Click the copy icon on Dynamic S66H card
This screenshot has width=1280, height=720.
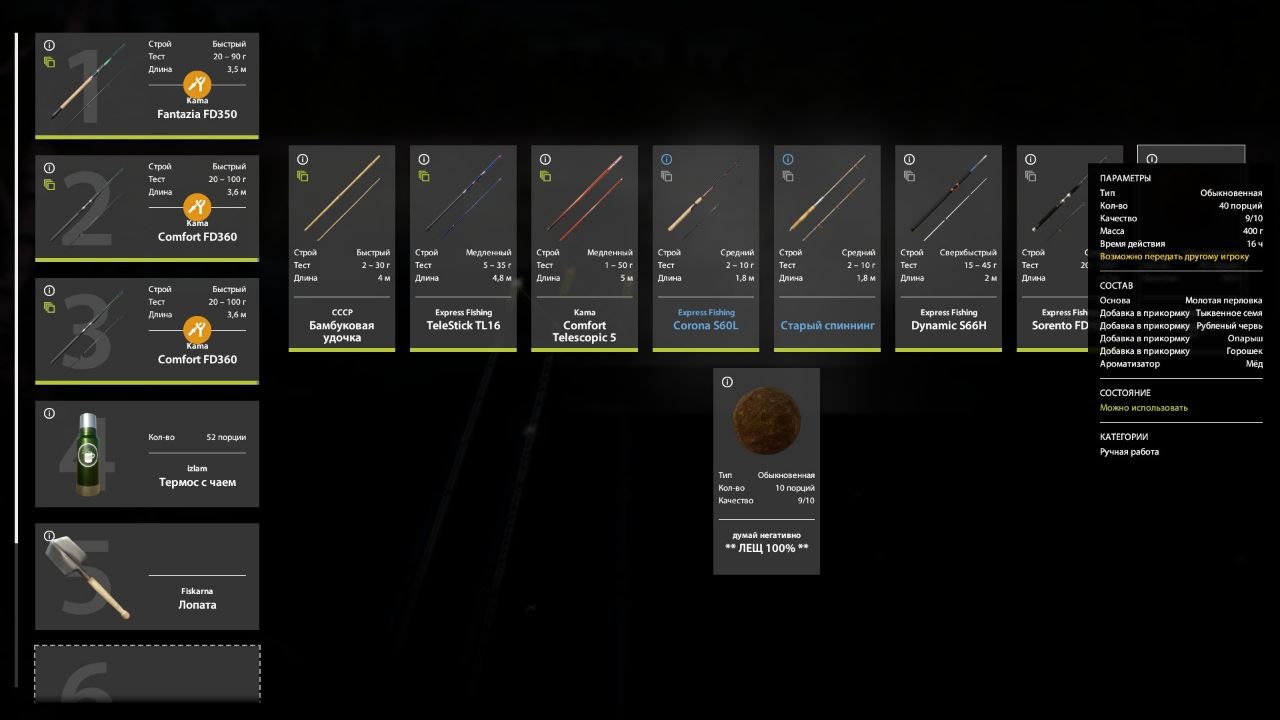point(909,176)
